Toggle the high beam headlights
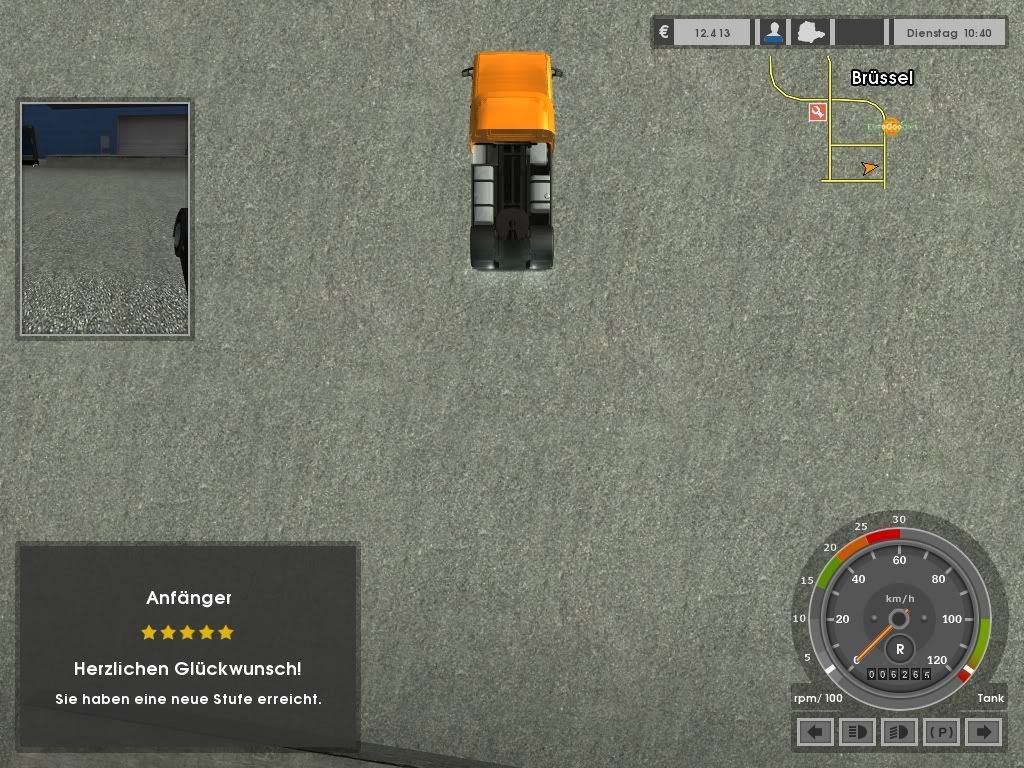The image size is (1024, 768). 857,732
